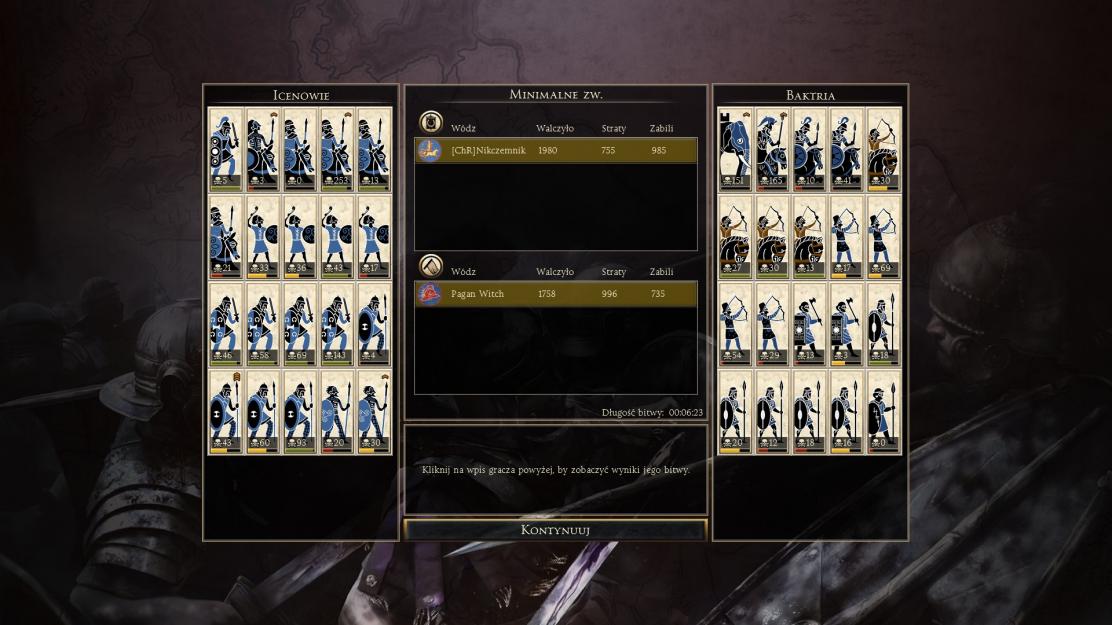Choose the Baktria cavalry card with 165 kills

click(x=772, y=148)
